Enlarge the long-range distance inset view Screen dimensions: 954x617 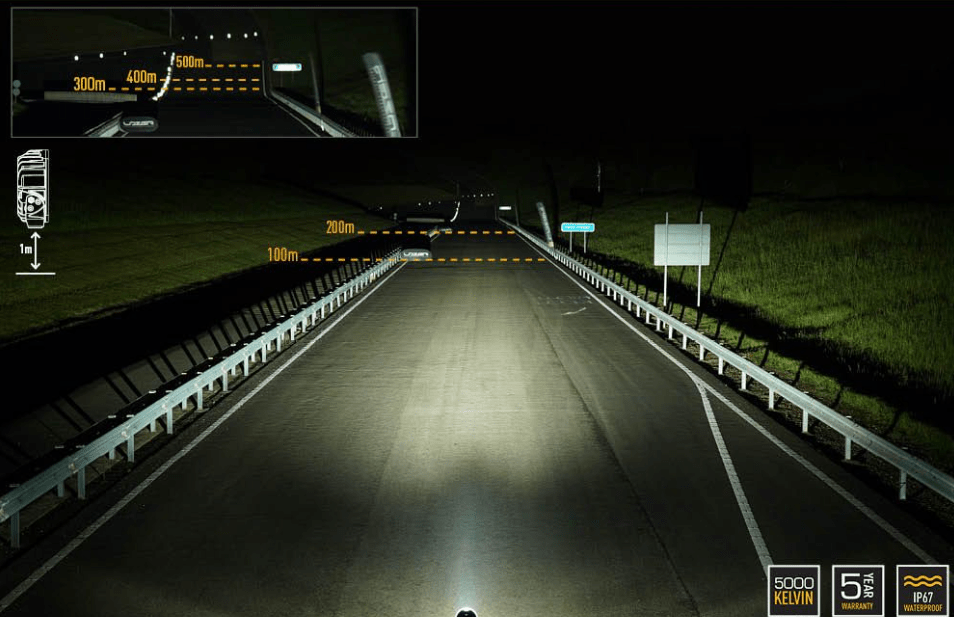tap(214, 72)
